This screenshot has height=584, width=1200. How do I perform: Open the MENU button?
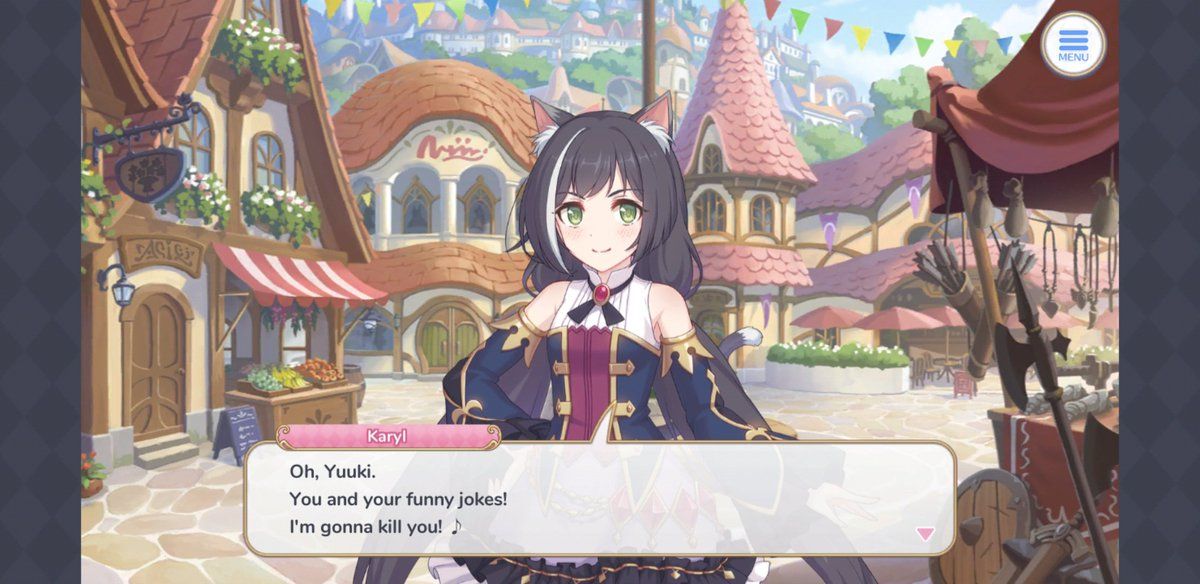pyautogui.click(x=1073, y=45)
